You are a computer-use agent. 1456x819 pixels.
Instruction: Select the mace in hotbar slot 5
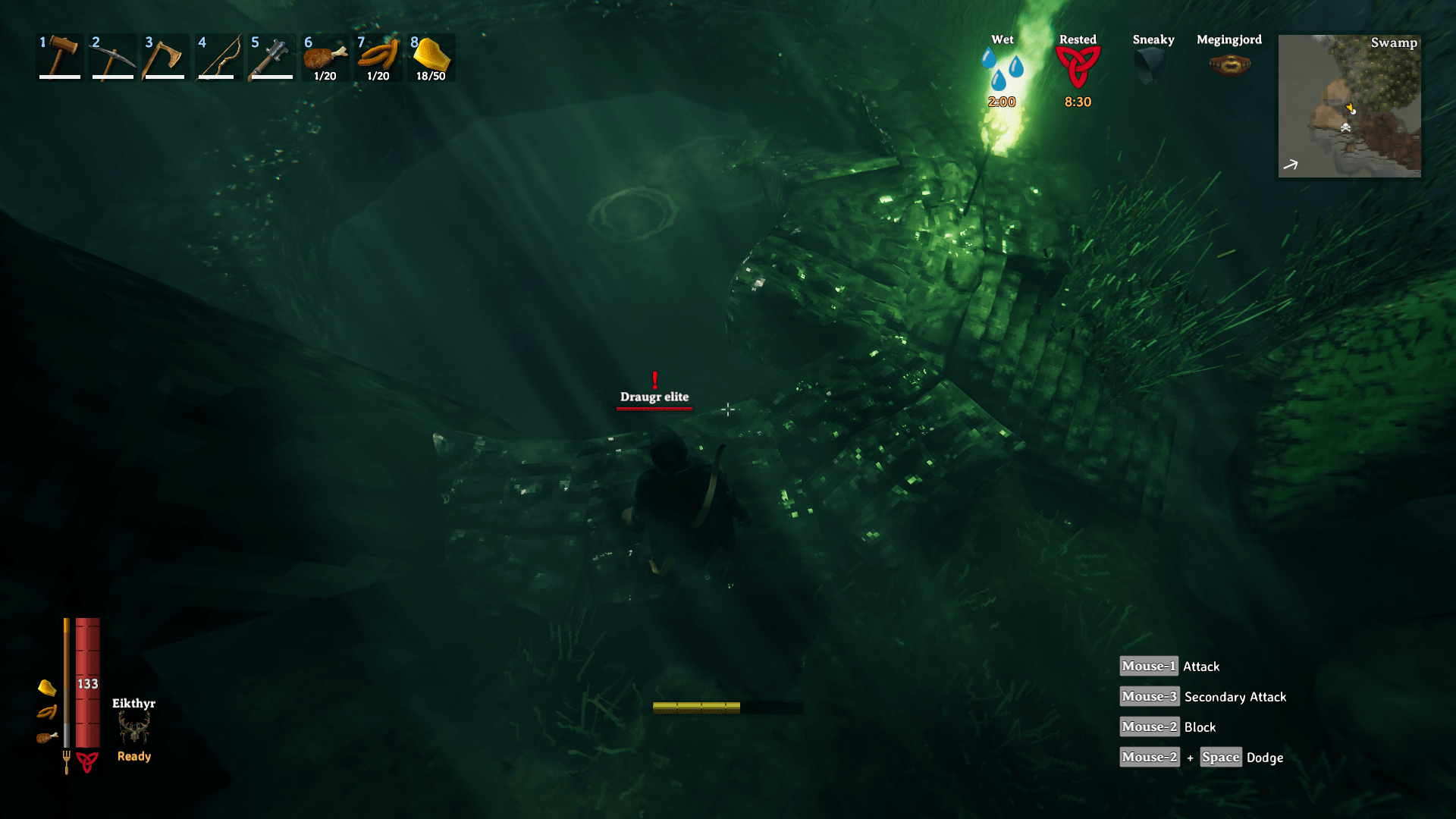(x=271, y=57)
